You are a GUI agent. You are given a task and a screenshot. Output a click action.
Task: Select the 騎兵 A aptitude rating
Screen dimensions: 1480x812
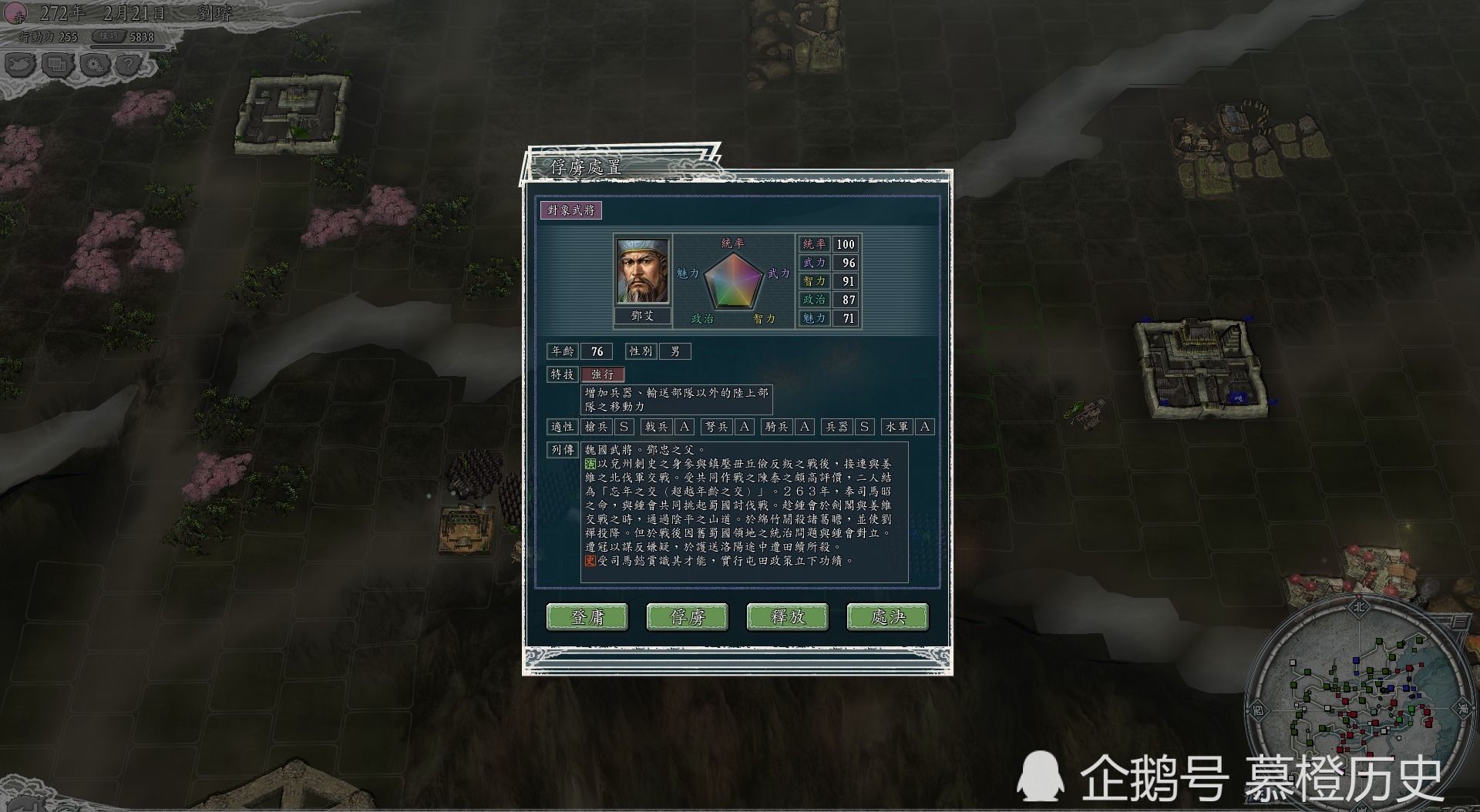coord(803,426)
